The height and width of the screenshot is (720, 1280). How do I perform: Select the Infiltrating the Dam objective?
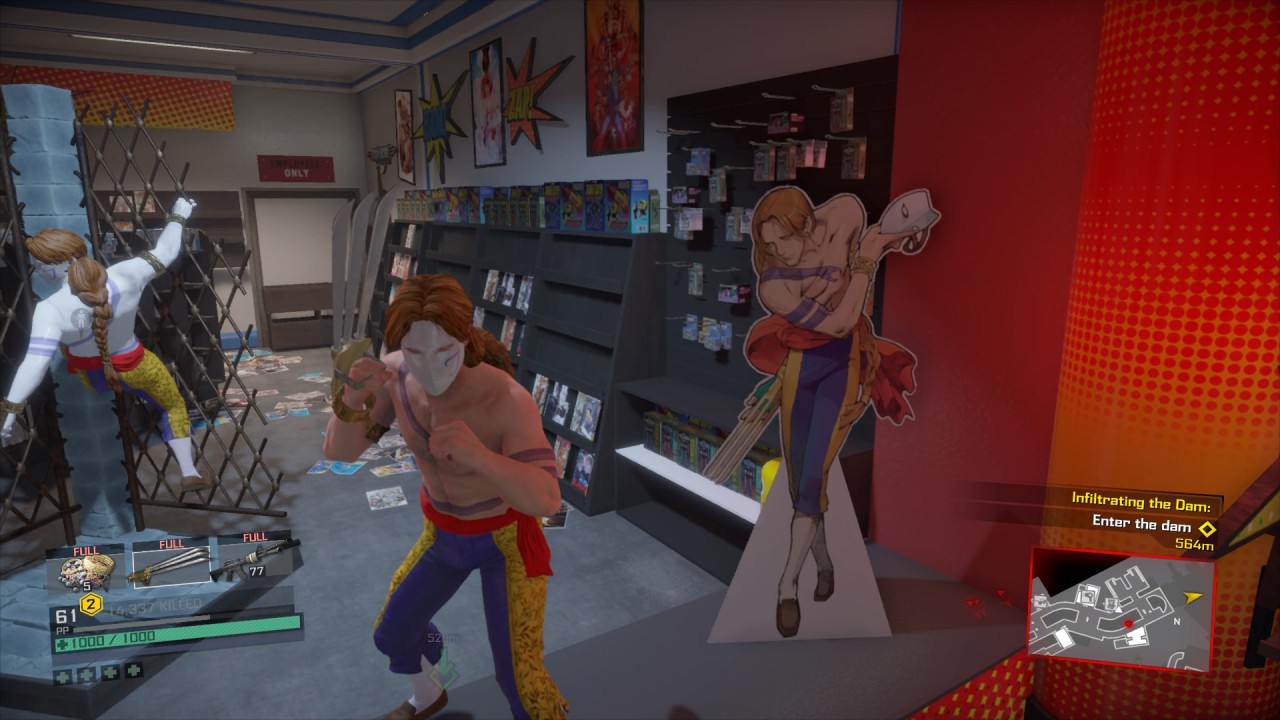coord(1146,498)
